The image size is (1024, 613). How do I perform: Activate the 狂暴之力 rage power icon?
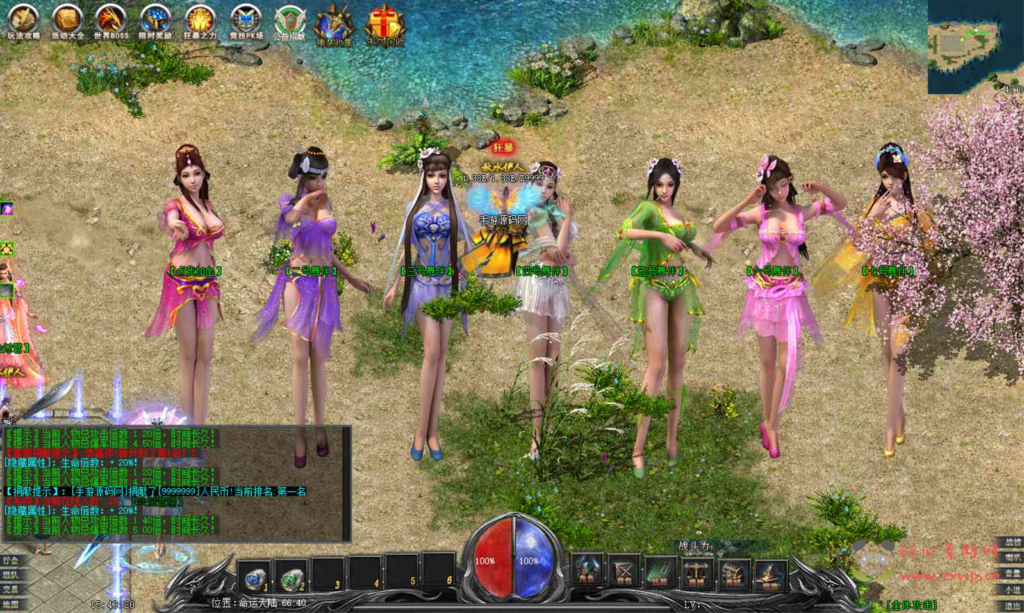[x=200, y=19]
